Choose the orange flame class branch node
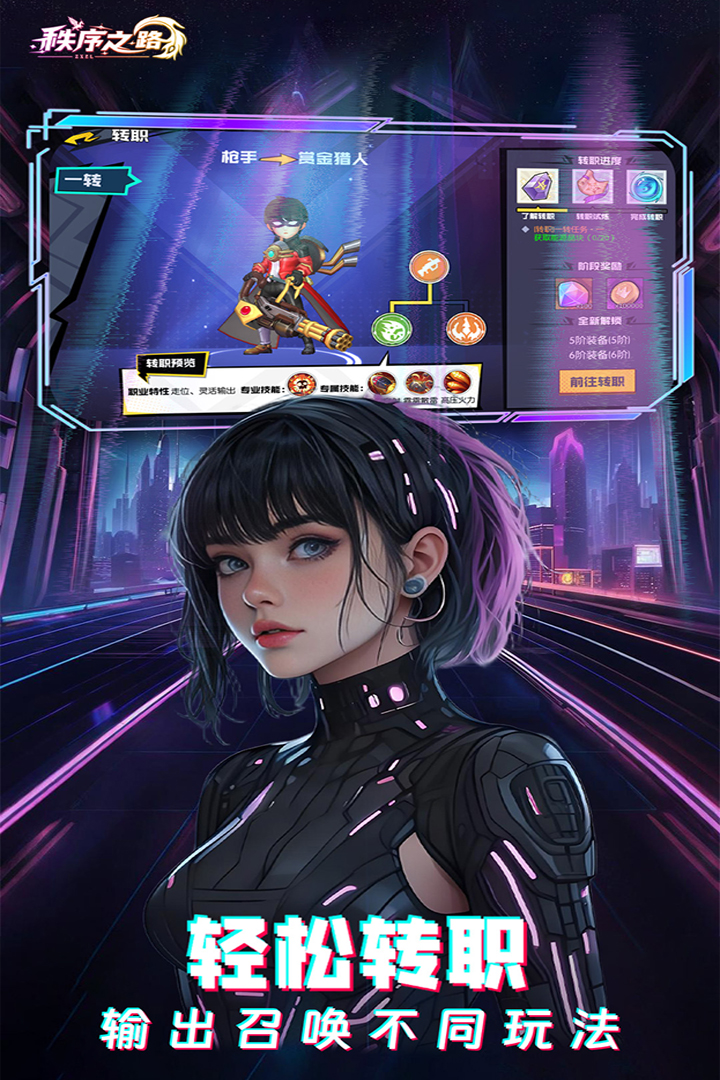The height and width of the screenshot is (1080, 720). (x=465, y=328)
